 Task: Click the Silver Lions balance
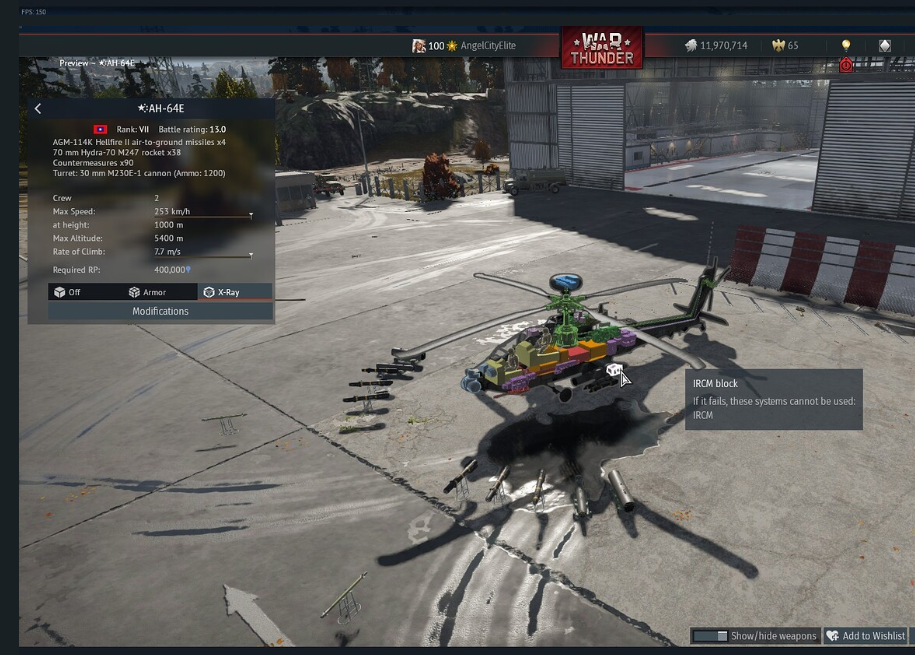point(716,46)
